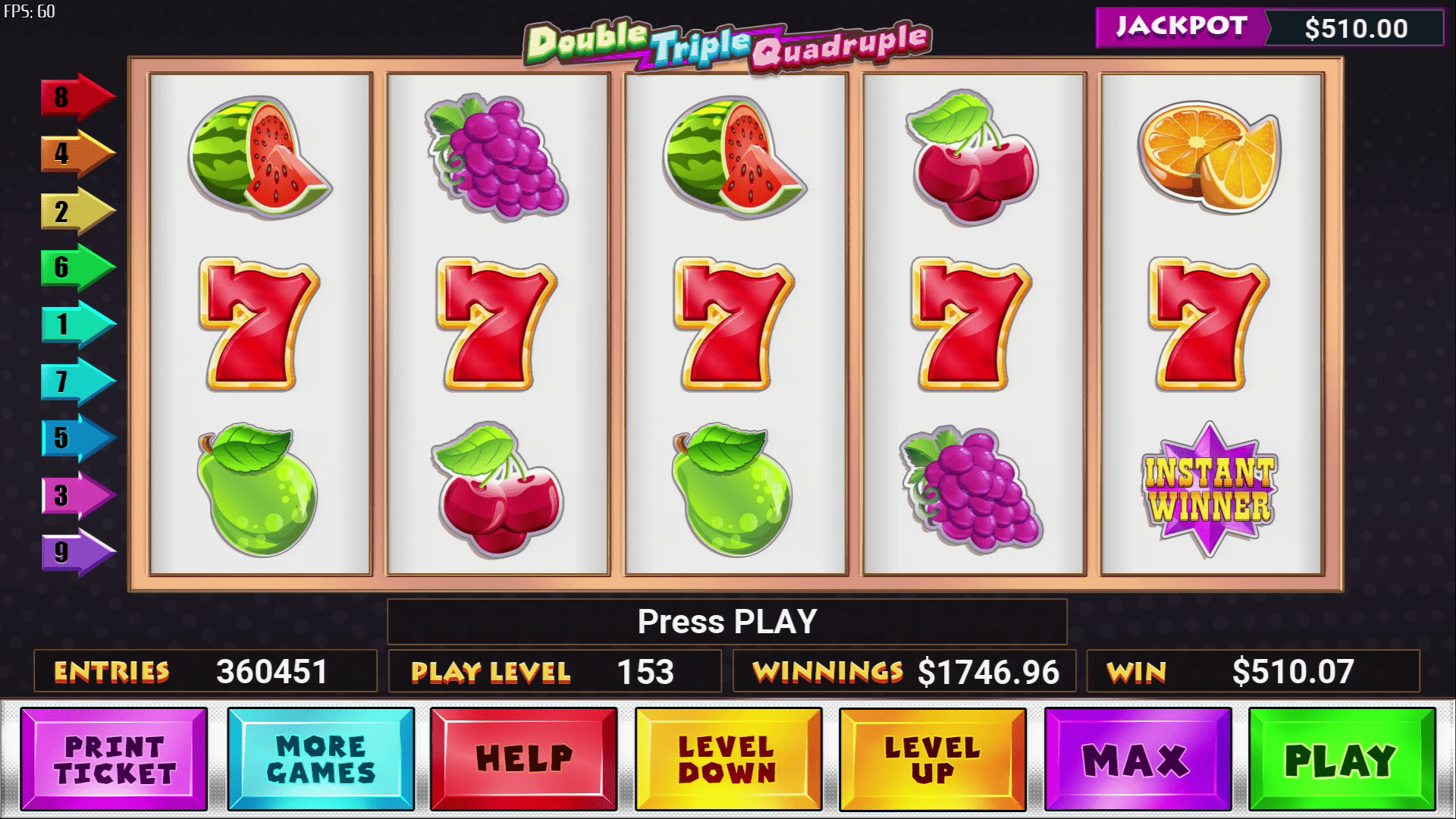The height and width of the screenshot is (819, 1456).
Task: Click PRINT TICKET to cash out
Action: (114, 758)
